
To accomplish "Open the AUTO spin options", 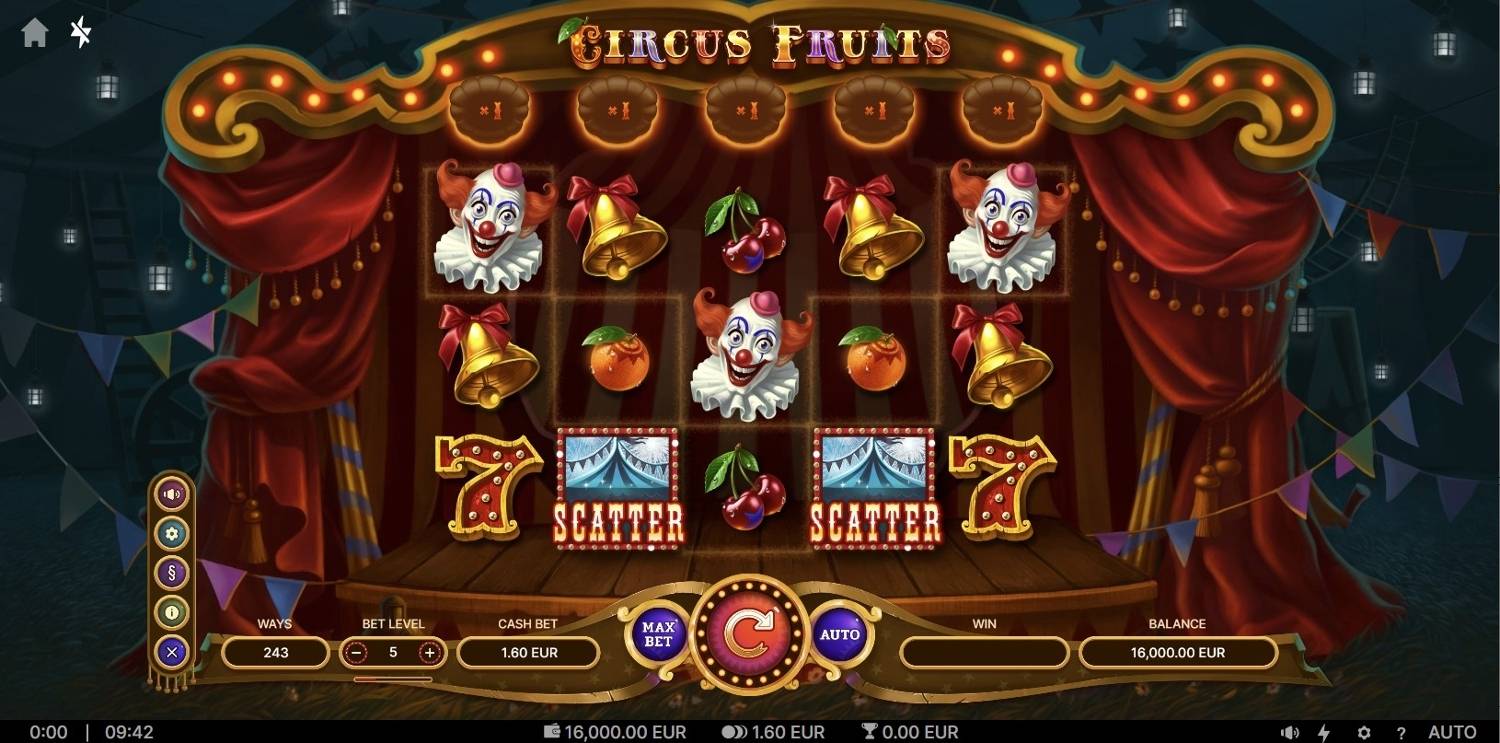I will click(841, 634).
